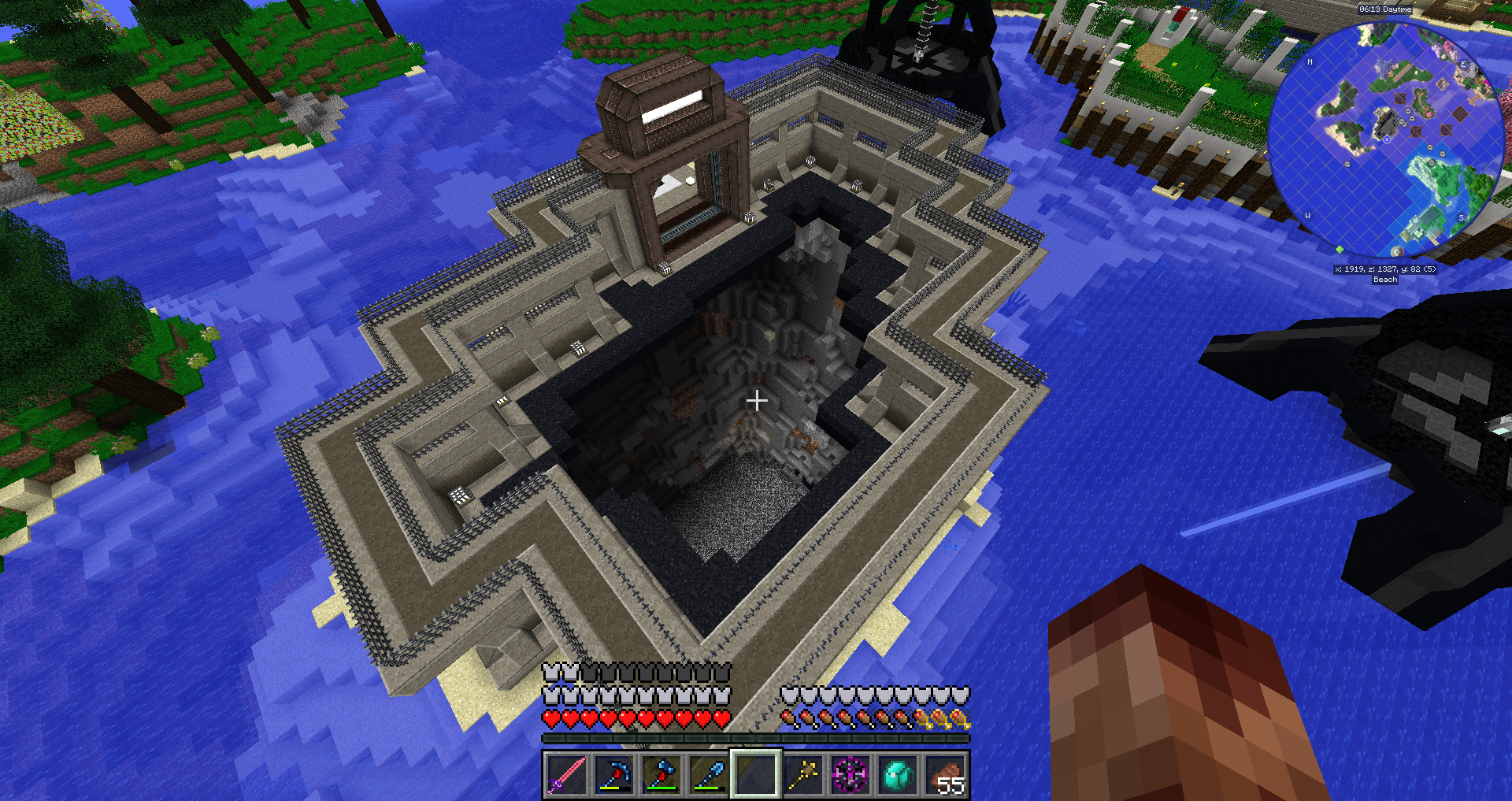Choose the blue axe in the hotbar
This screenshot has height=801, width=1512.
(661, 774)
